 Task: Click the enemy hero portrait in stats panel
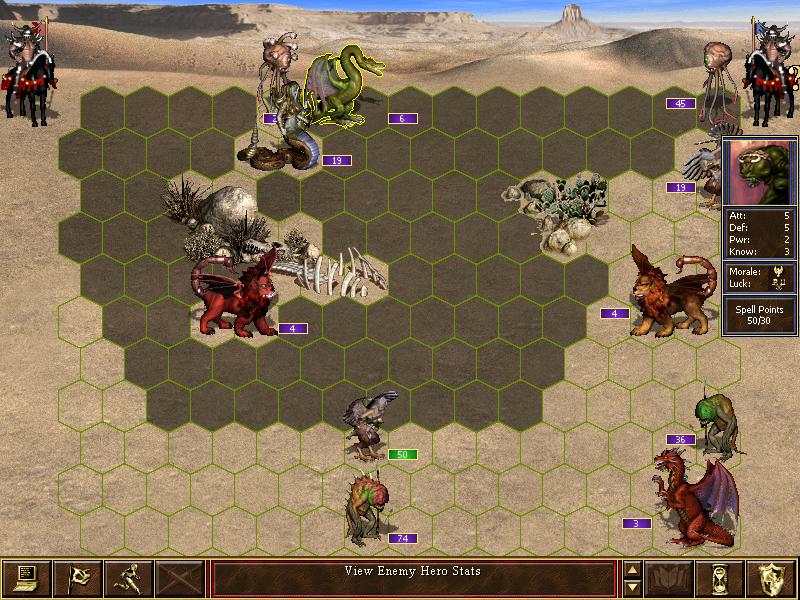coord(759,172)
